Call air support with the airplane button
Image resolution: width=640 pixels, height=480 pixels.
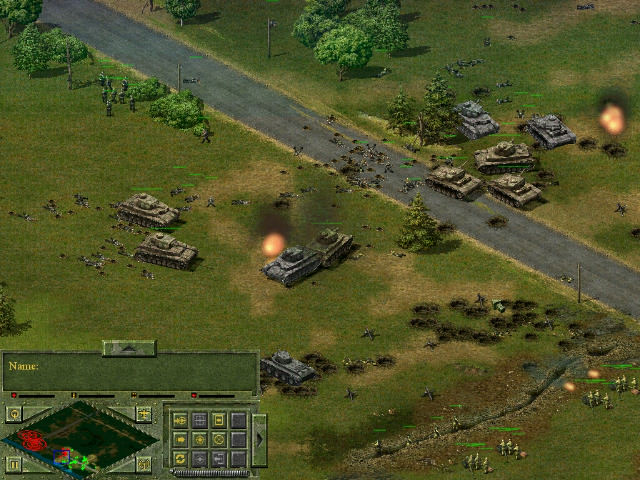click(144, 414)
